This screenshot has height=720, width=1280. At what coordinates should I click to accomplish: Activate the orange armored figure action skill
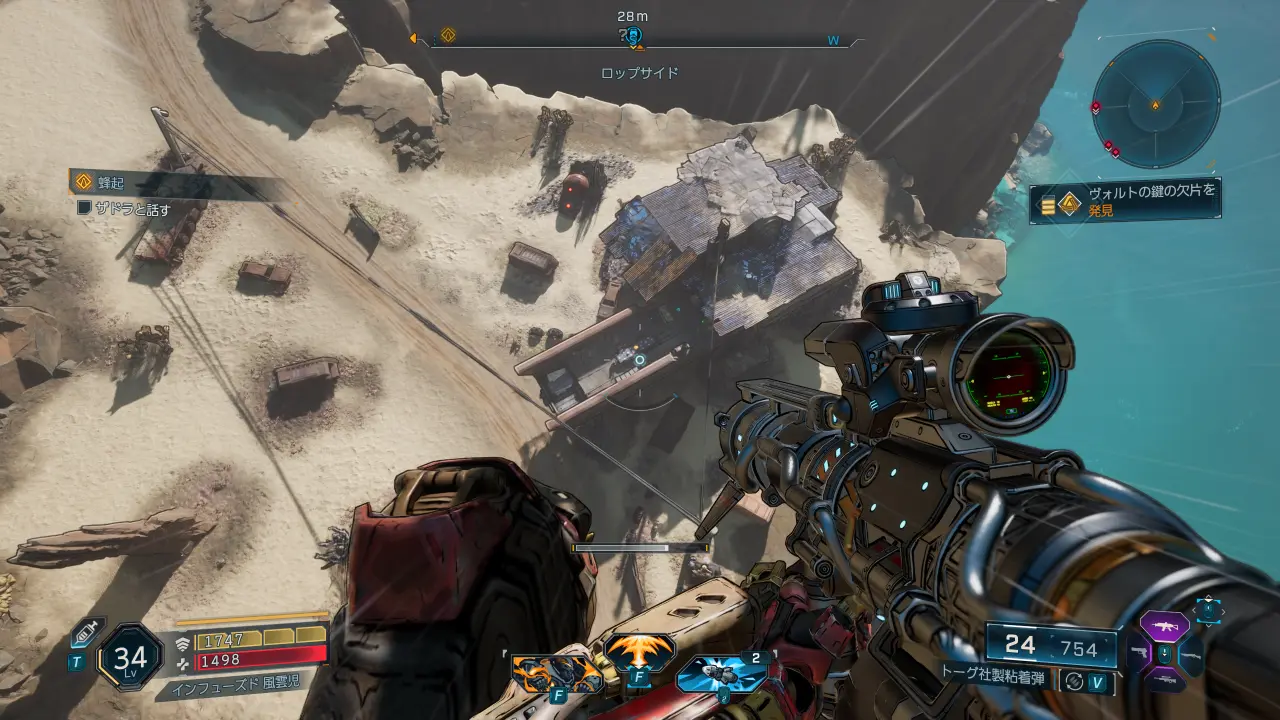558,673
